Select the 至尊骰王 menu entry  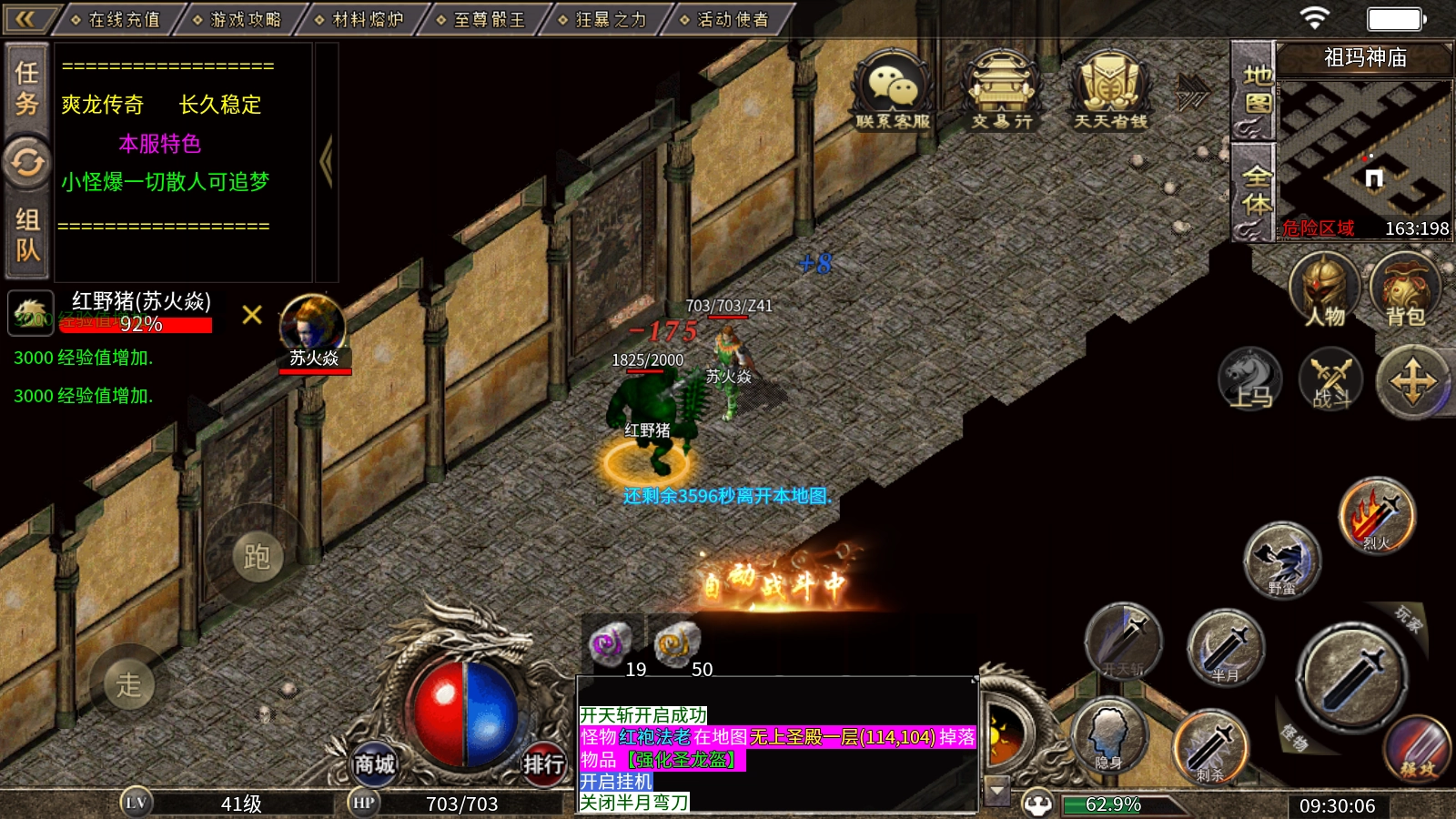482,19
